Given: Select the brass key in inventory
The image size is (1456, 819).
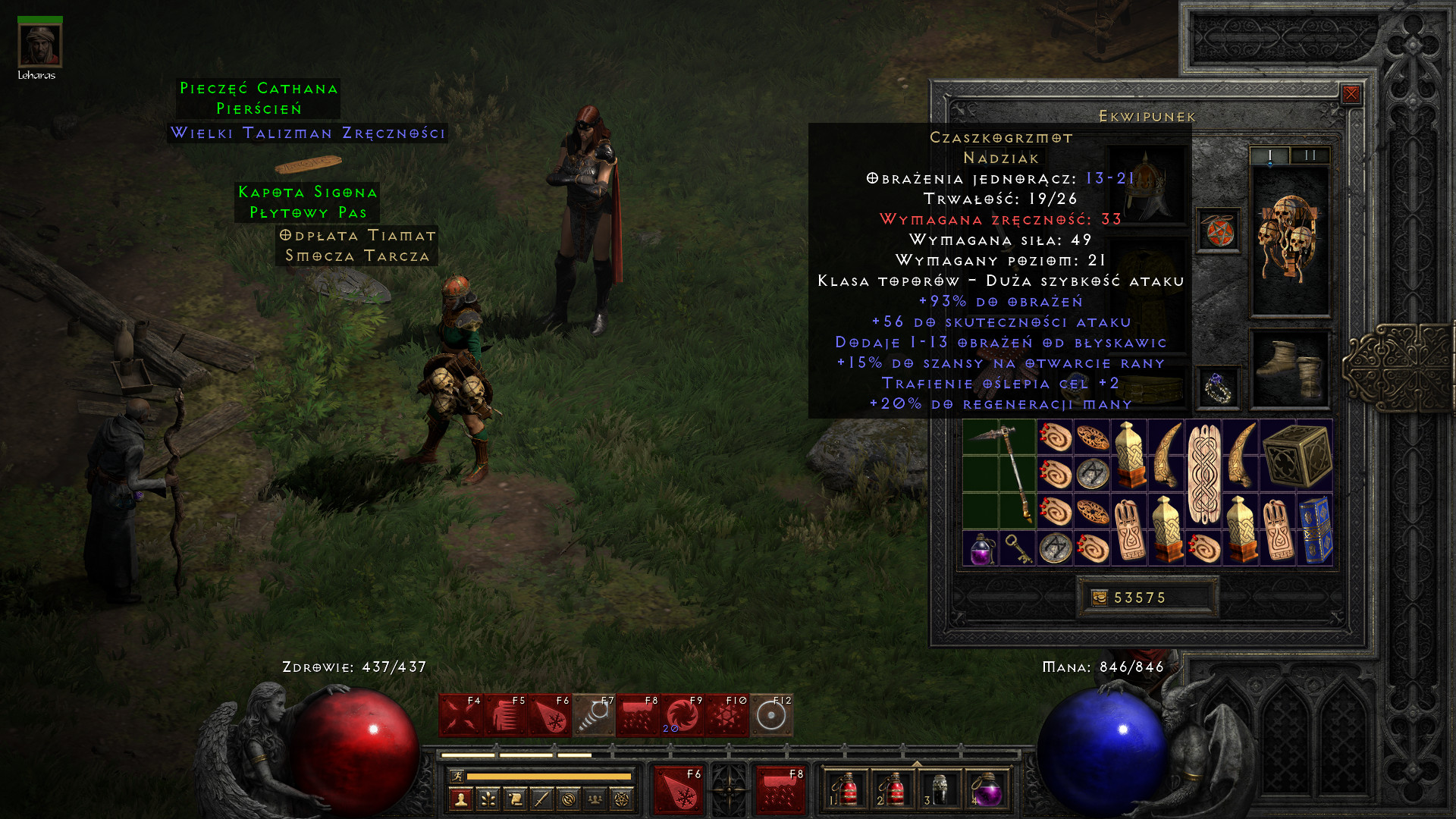Looking at the screenshot, I should pos(1018,548).
